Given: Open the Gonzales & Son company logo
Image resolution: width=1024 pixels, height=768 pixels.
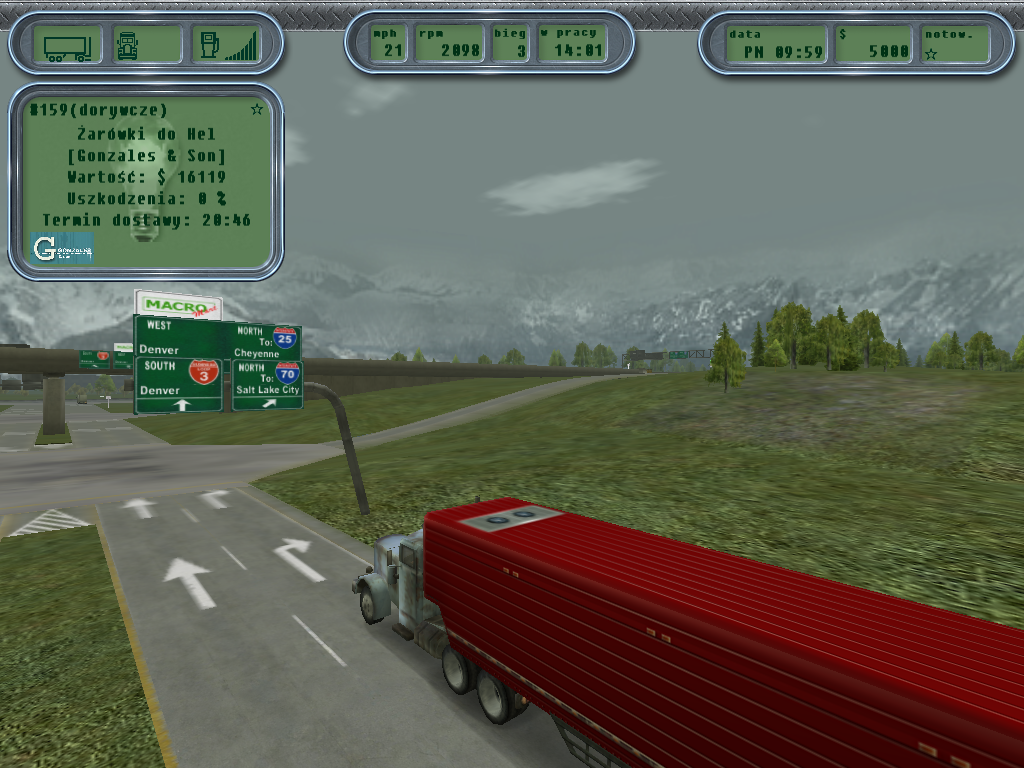Looking at the screenshot, I should (61, 248).
